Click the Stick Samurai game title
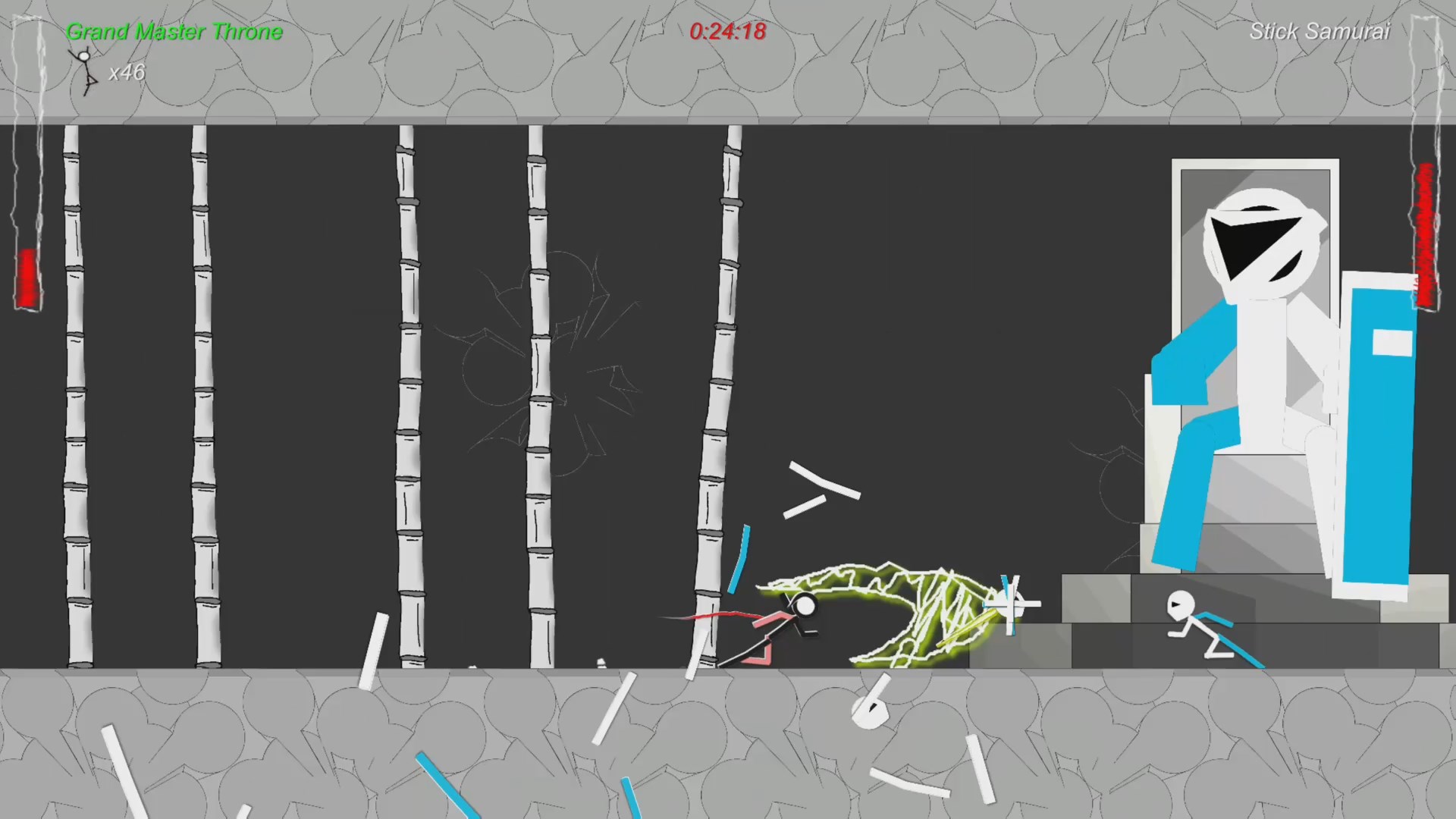1456x819 pixels. pos(1319,32)
